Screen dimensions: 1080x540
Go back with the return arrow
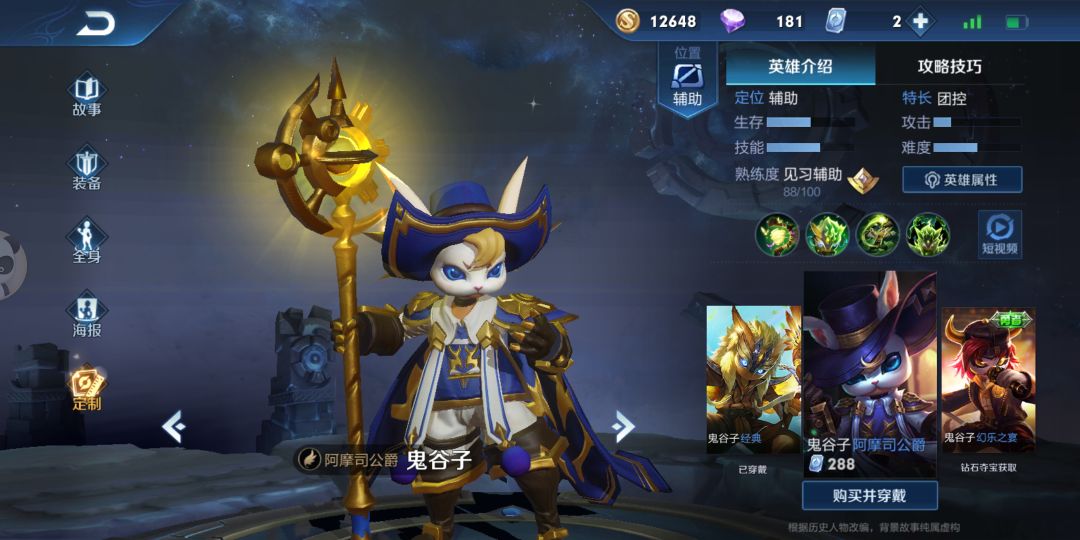point(95,23)
